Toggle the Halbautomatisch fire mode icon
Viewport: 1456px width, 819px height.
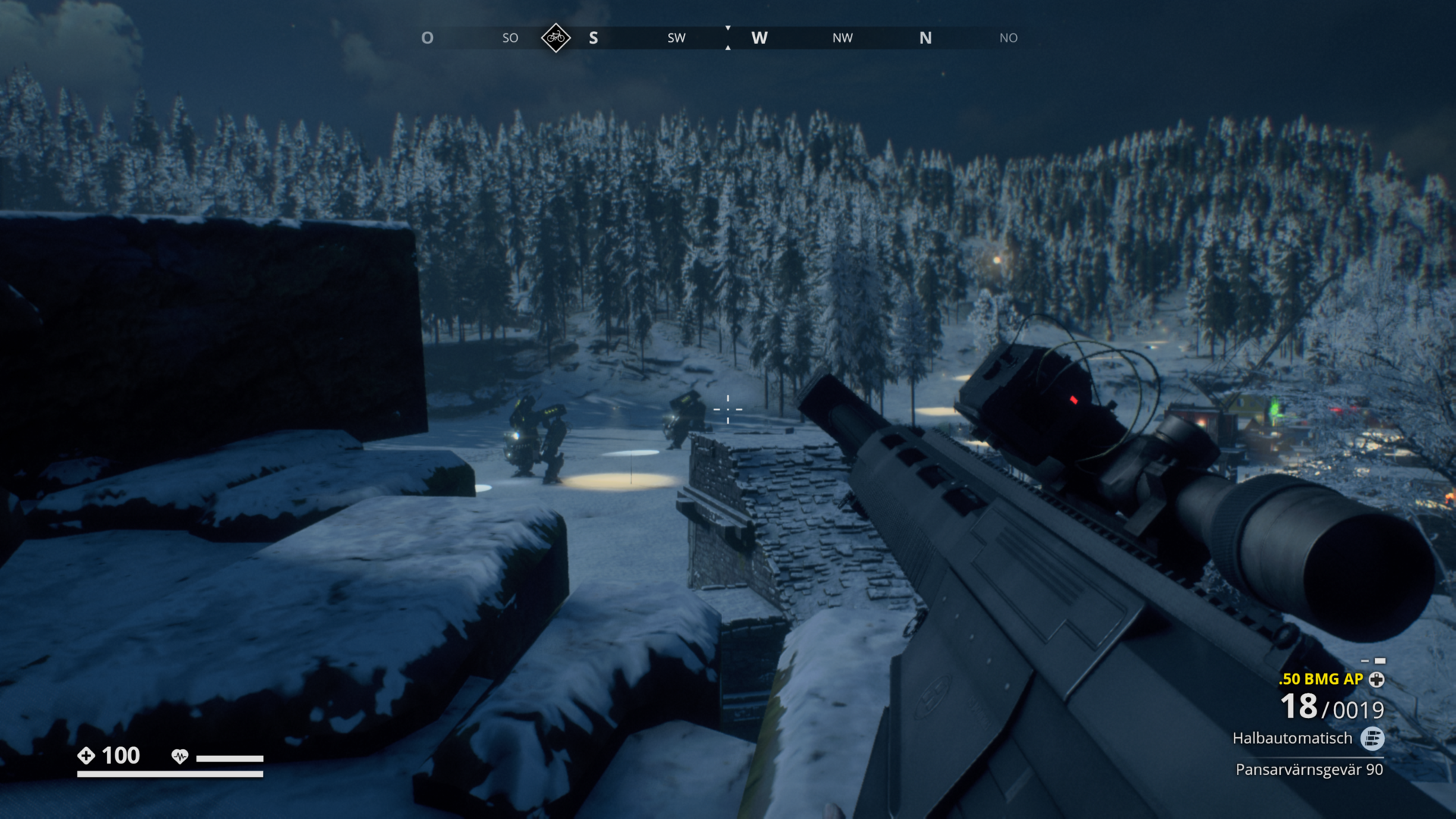pos(1372,738)
